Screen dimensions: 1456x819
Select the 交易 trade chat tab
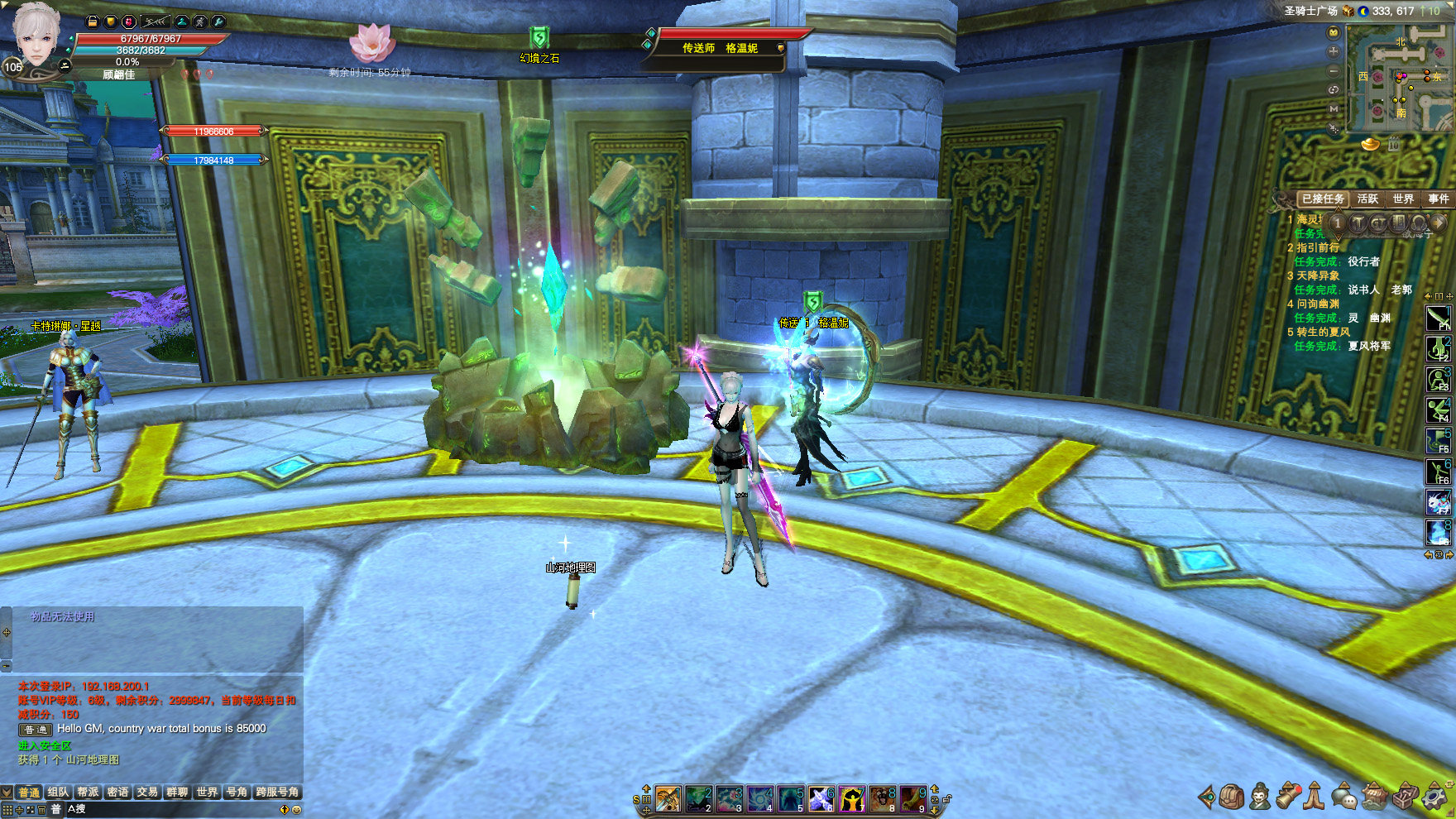147,792
